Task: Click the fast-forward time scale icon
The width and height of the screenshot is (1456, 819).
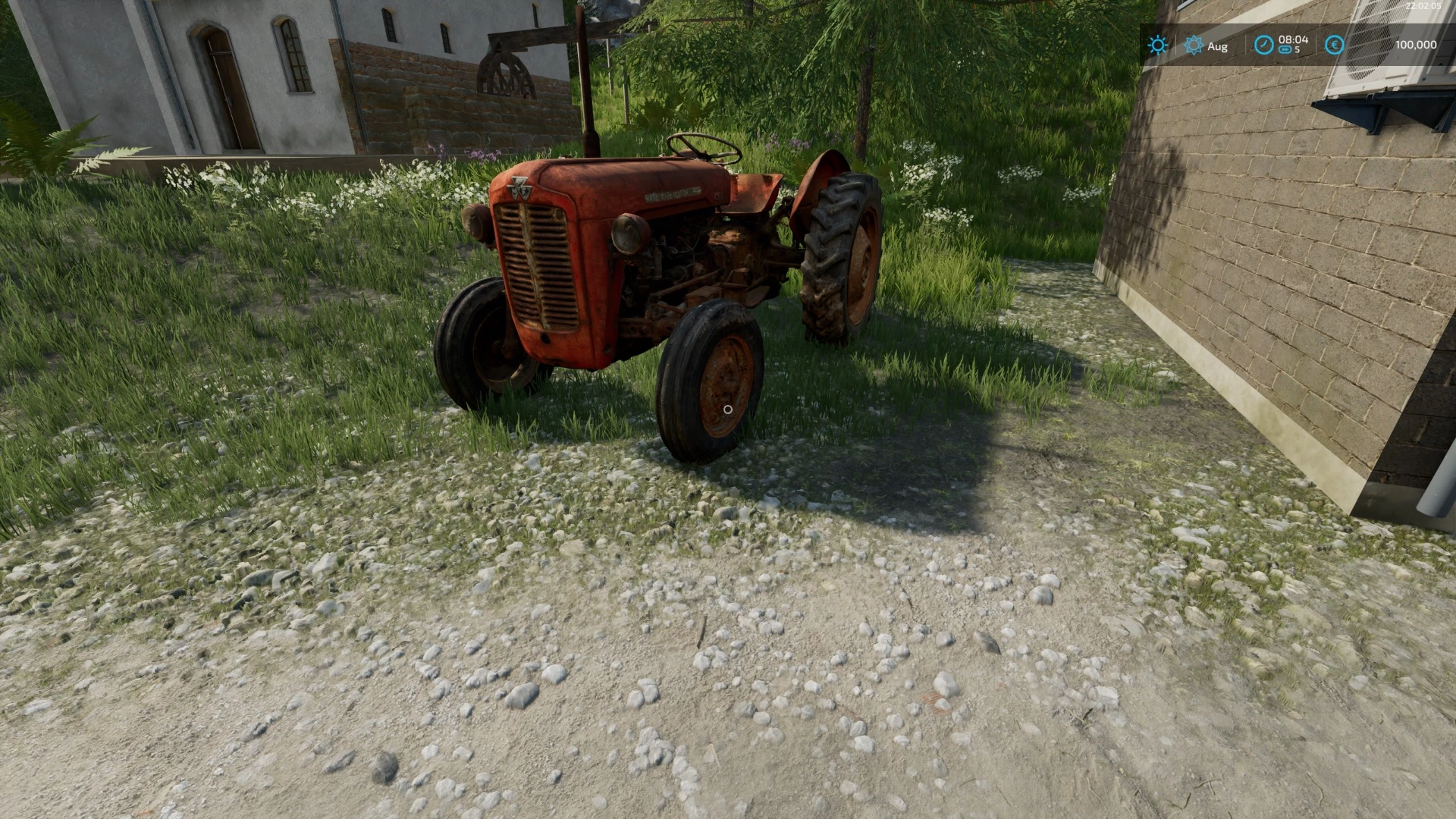Action: [1285, 50]
